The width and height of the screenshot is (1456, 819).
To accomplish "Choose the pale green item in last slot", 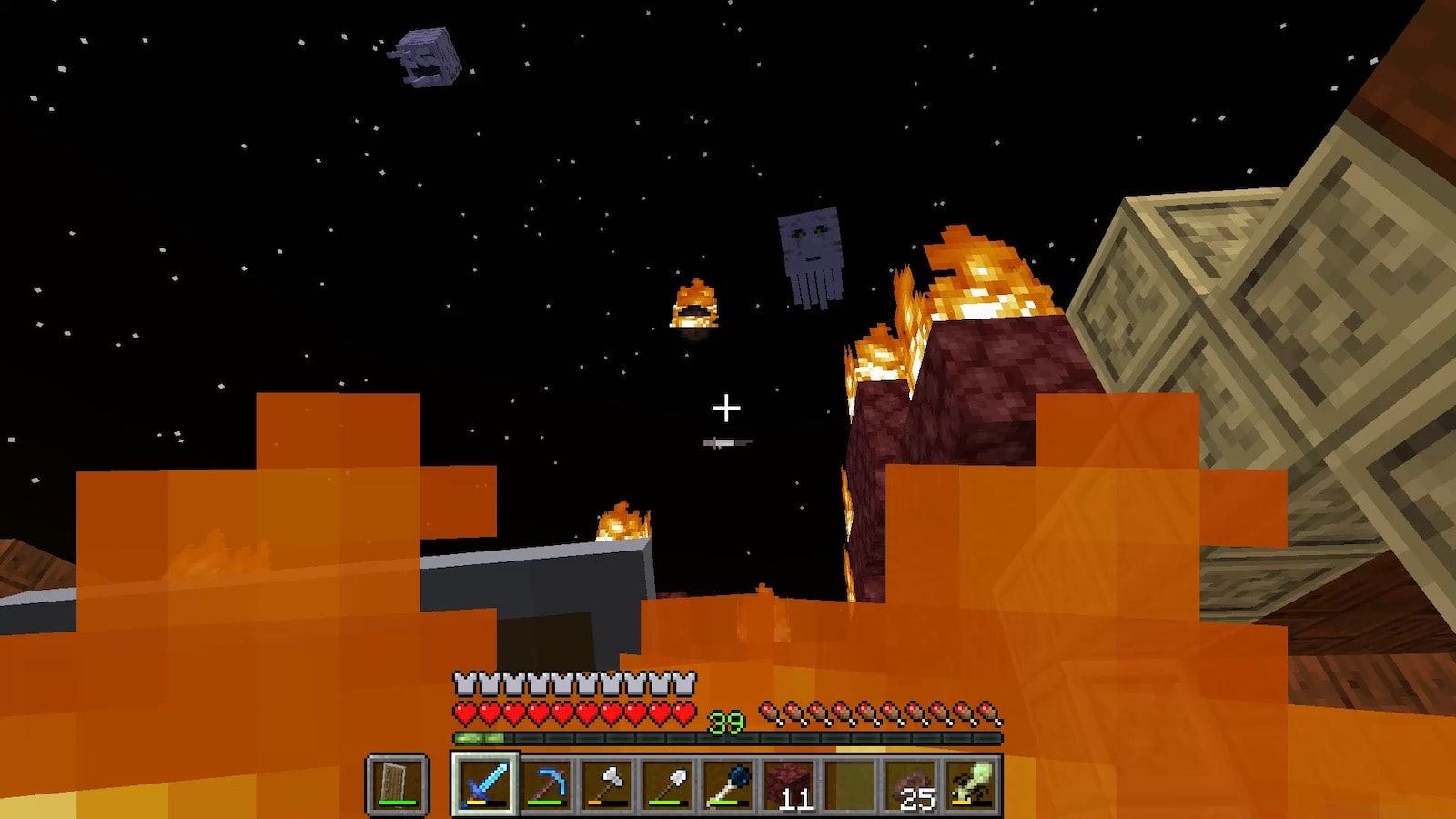I will [x=971, y=784].
